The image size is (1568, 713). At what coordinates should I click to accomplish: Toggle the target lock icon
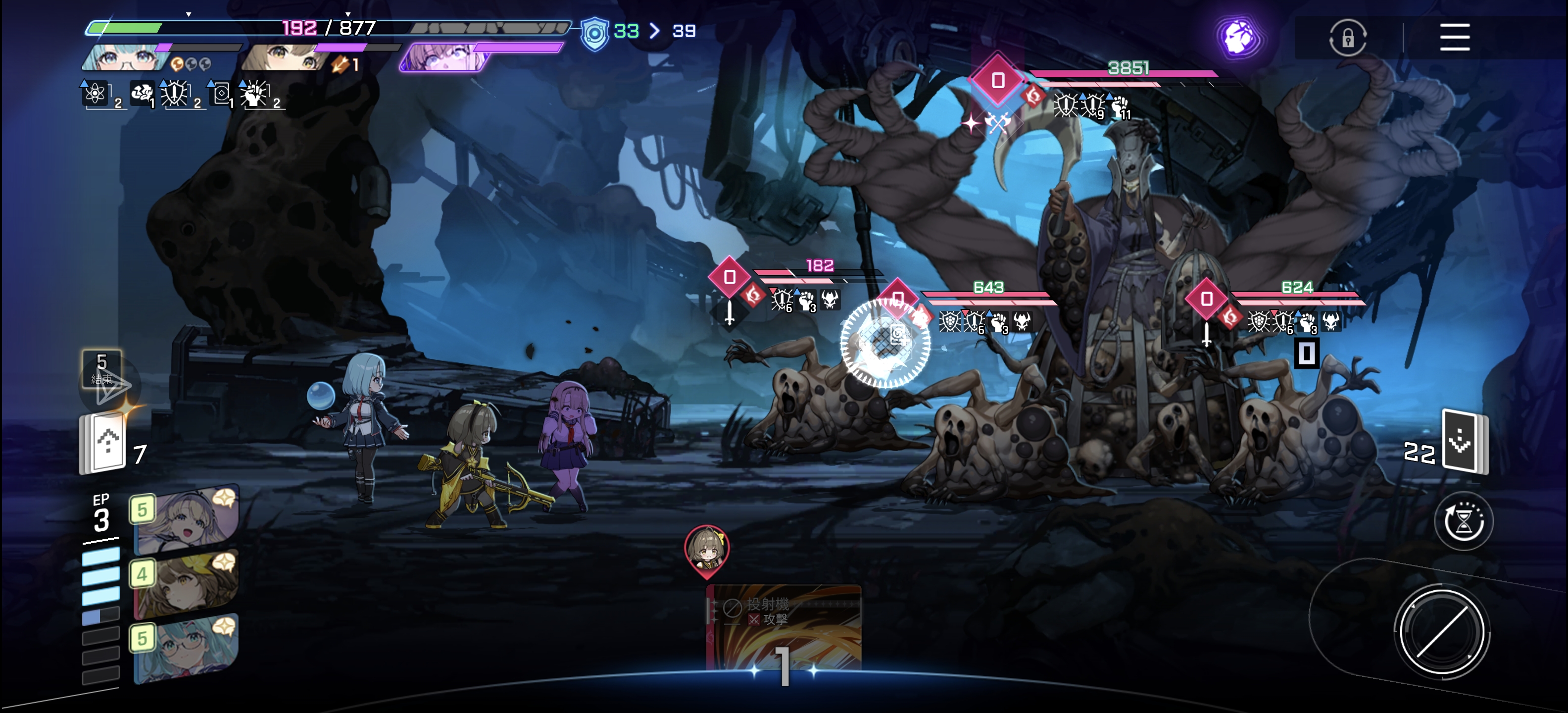(1347, 38)
